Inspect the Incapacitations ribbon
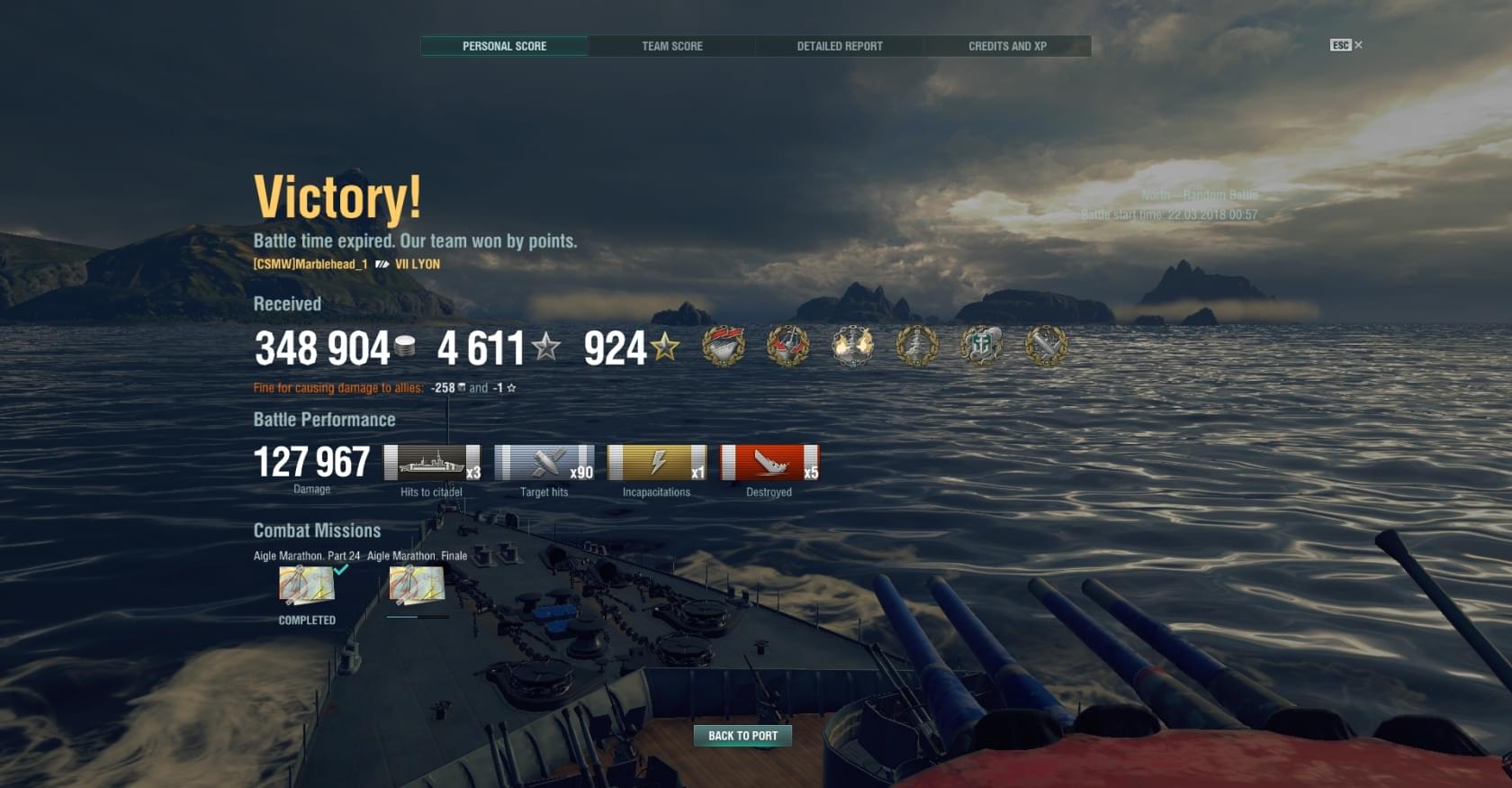 tap(657, 463)
